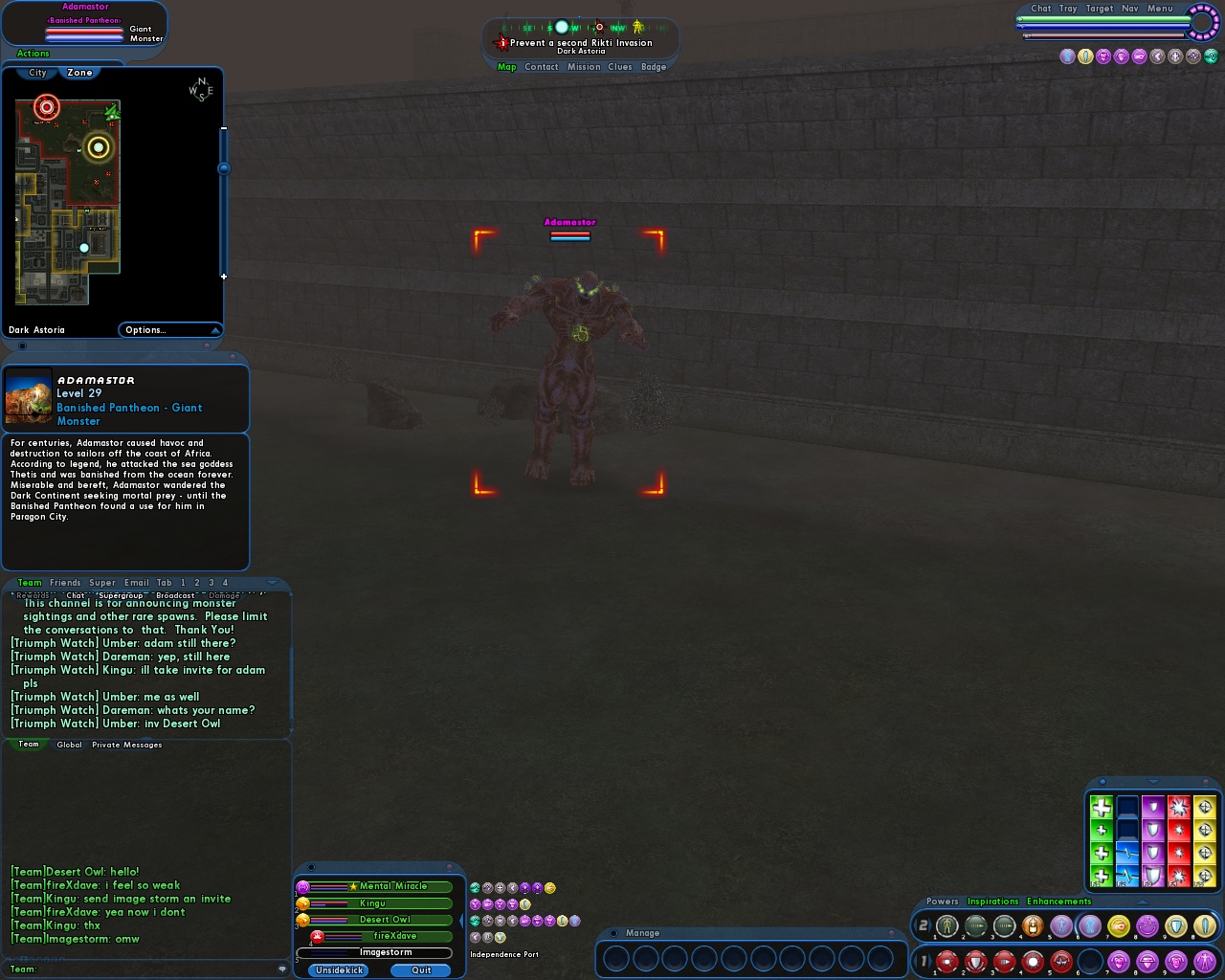The width and height of the screenshot is (1225, 980).
Task: Collapse the power trays with the chevron arrow
Action: 1143,902
